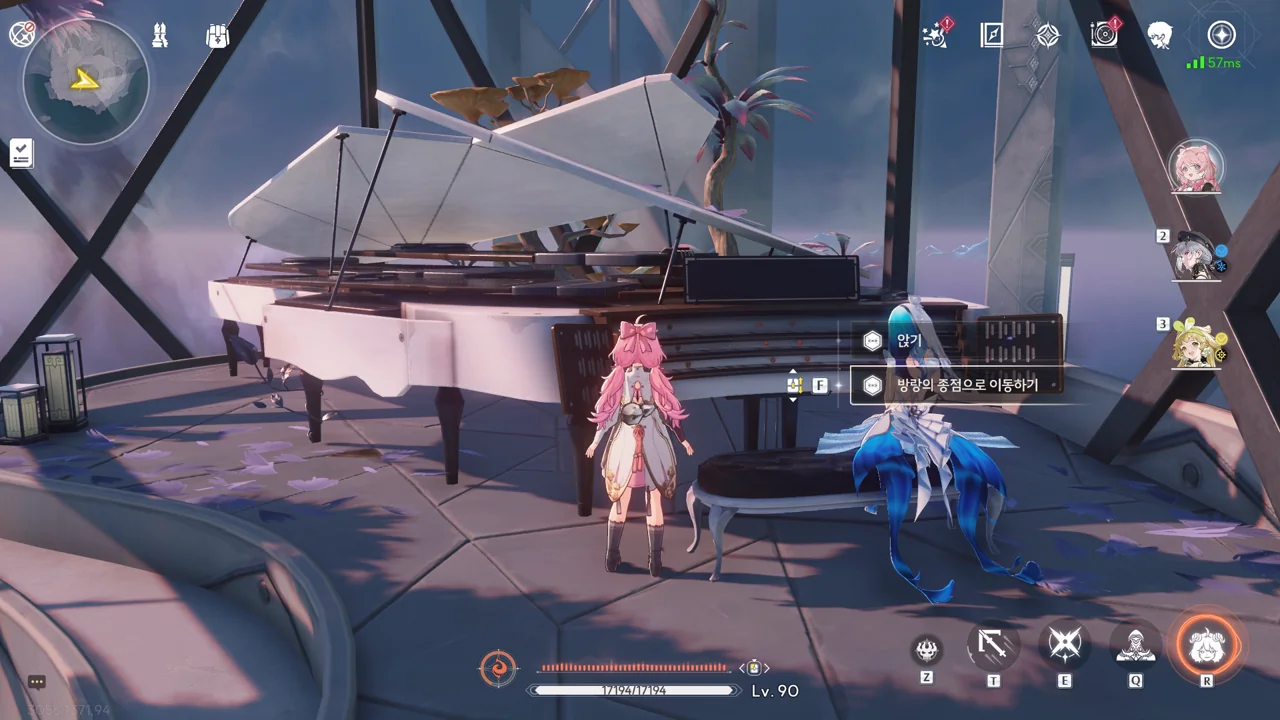
Task: Switch to party member number 3
Action: point(1195,343)
